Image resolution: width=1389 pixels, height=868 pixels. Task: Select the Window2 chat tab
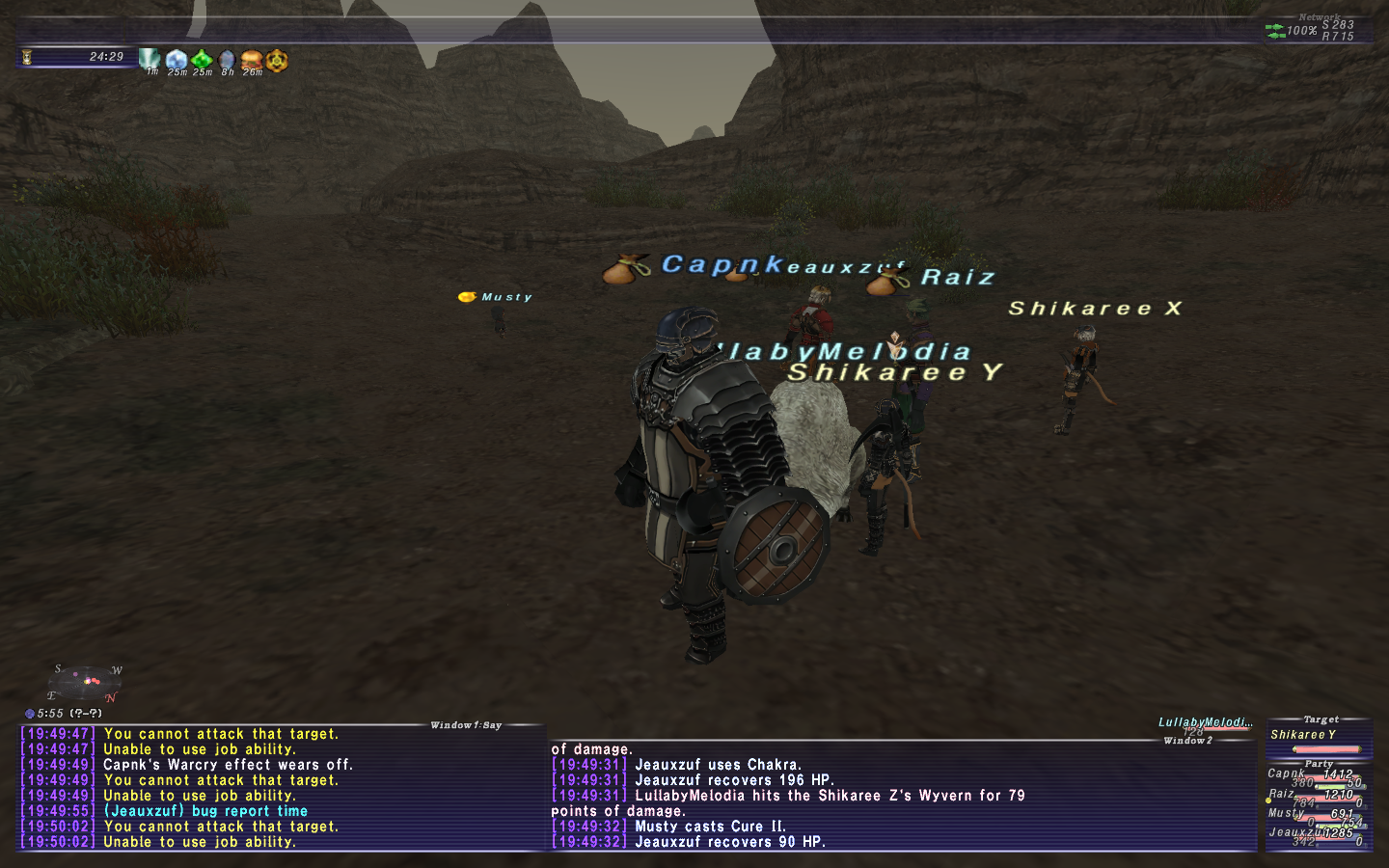(x=1184, y=741)
